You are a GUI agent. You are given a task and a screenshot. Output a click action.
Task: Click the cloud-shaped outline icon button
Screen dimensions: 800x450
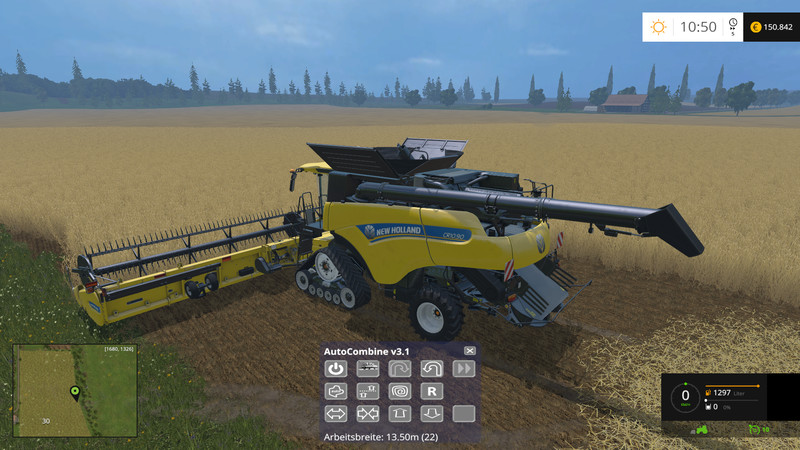(336, 391)
